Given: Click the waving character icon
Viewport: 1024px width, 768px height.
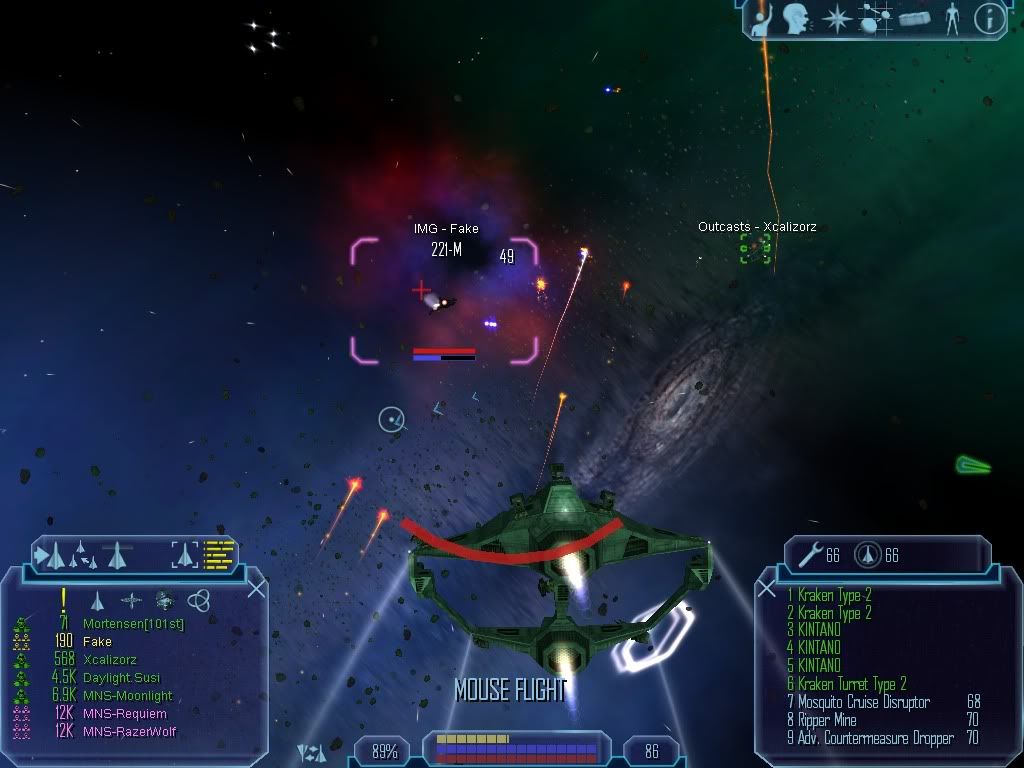Looking at the screenshot, I should point(762,19).
